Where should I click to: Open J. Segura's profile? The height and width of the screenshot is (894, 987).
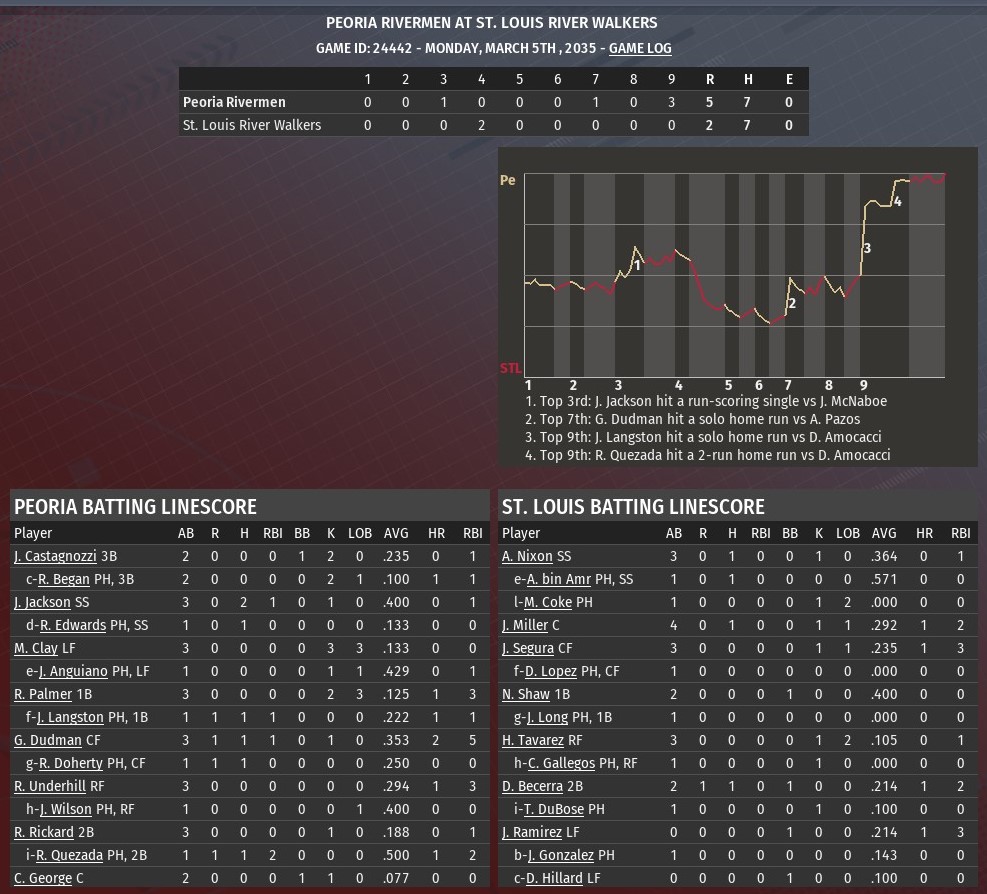pyautogui.click(x=528, y=648)
